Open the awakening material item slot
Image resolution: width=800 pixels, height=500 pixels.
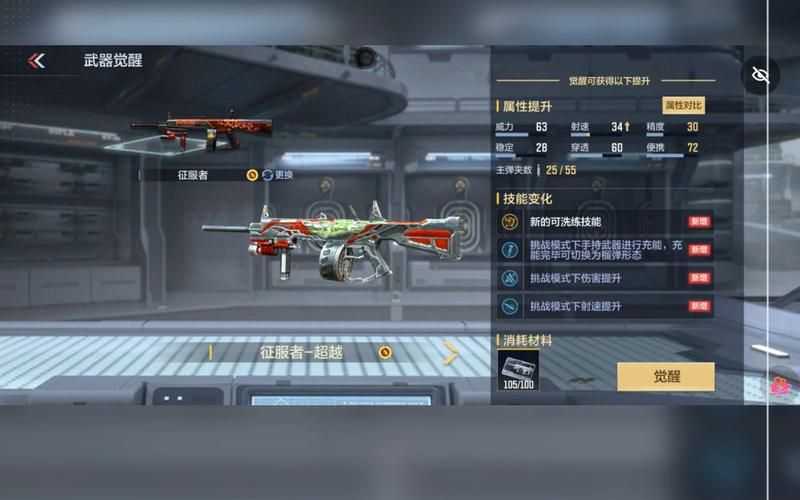click(x=518, y=369)
